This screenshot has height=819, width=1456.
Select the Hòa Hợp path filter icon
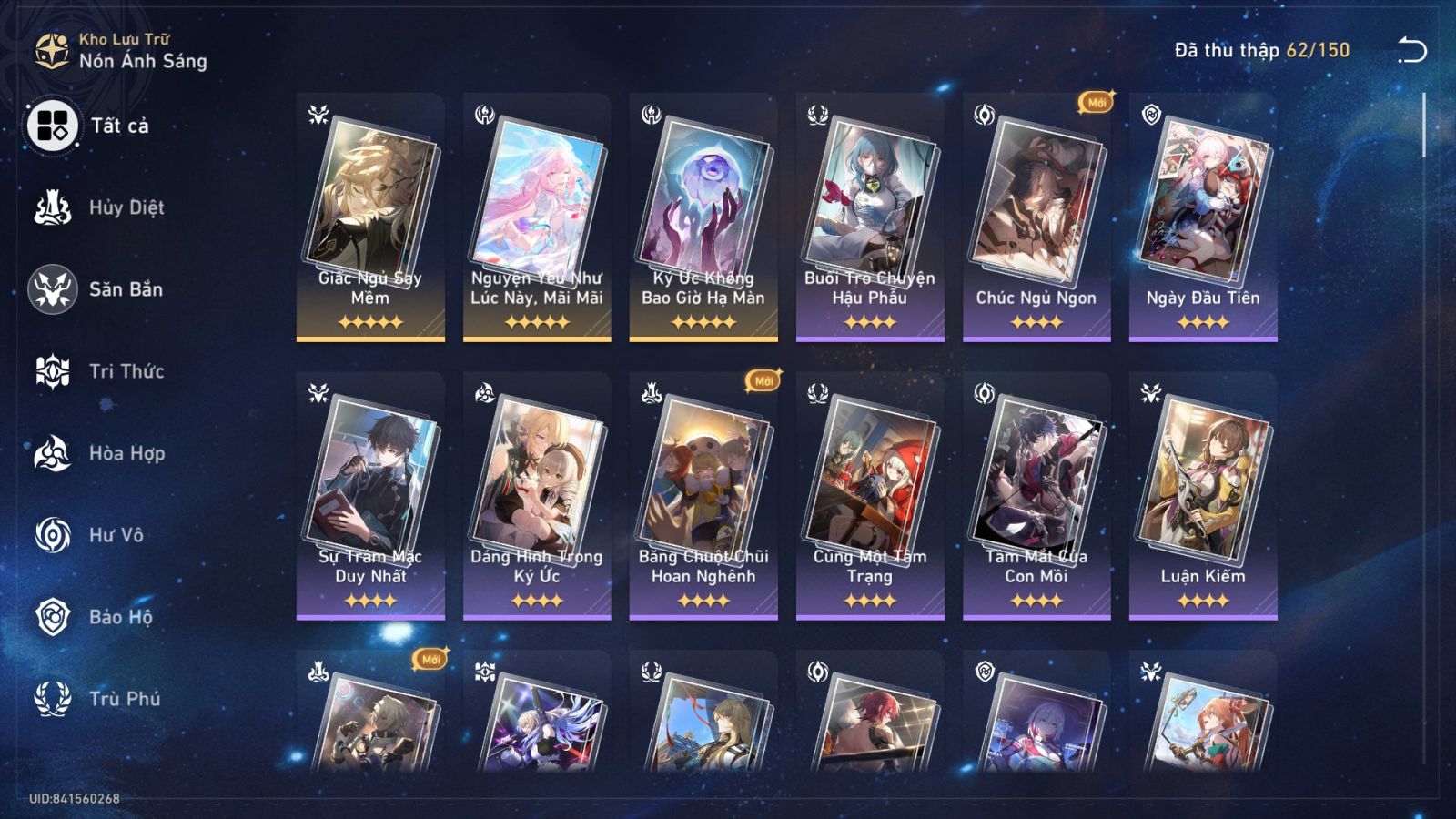tap(55, 453)
